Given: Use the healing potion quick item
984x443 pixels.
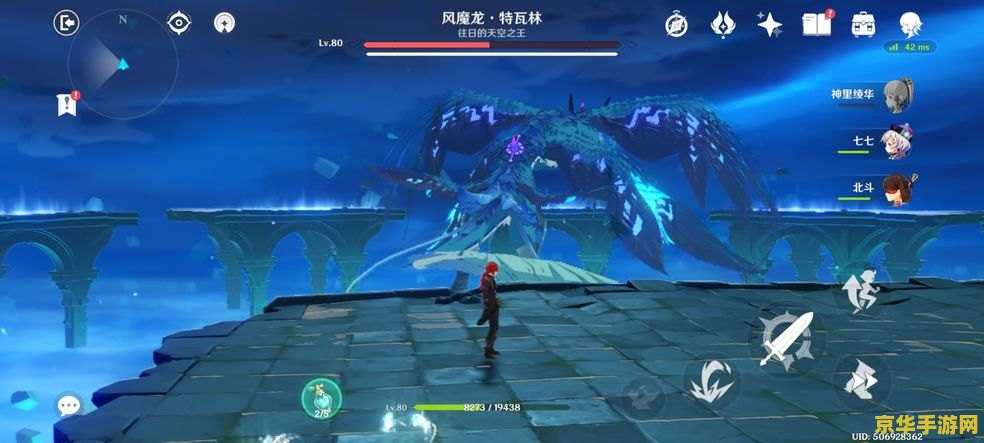Looking at the screenshot, I should click(322, 399).
